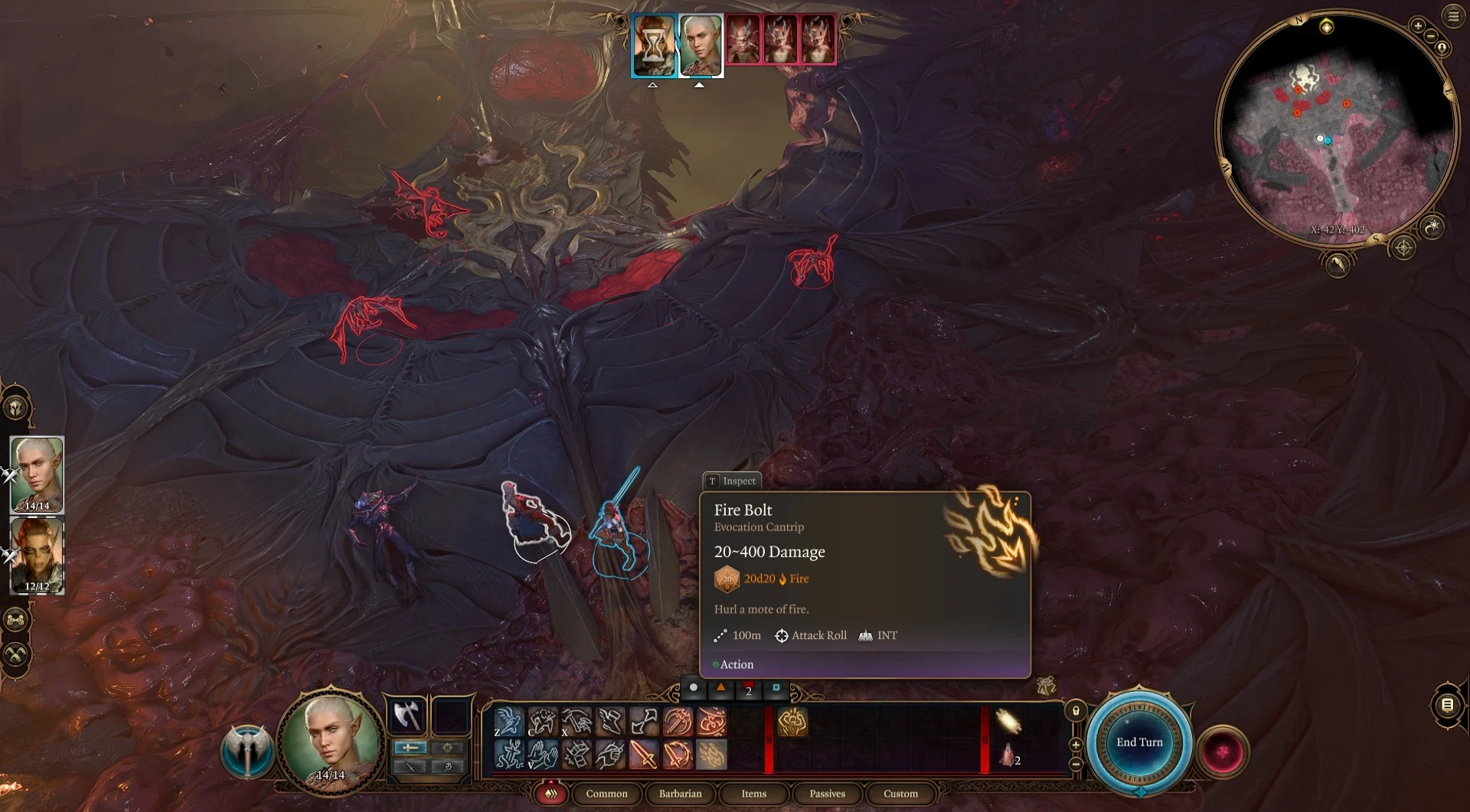Click the hourglass portrait in turn order
1470x812 pixels.
(654, 46)
